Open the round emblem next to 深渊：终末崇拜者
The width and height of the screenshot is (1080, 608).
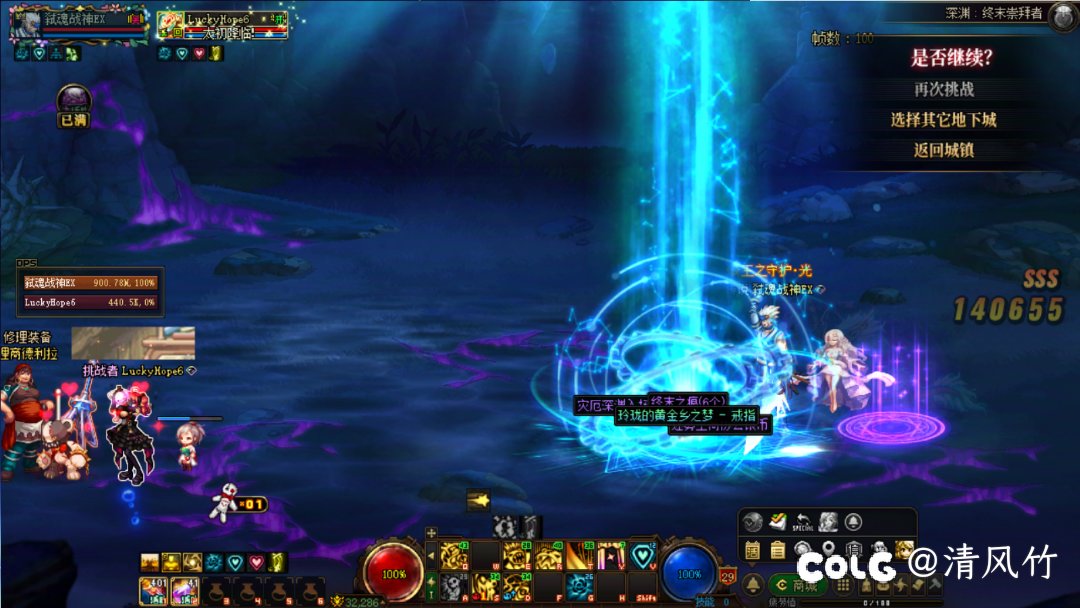(x=1062, y=14)
